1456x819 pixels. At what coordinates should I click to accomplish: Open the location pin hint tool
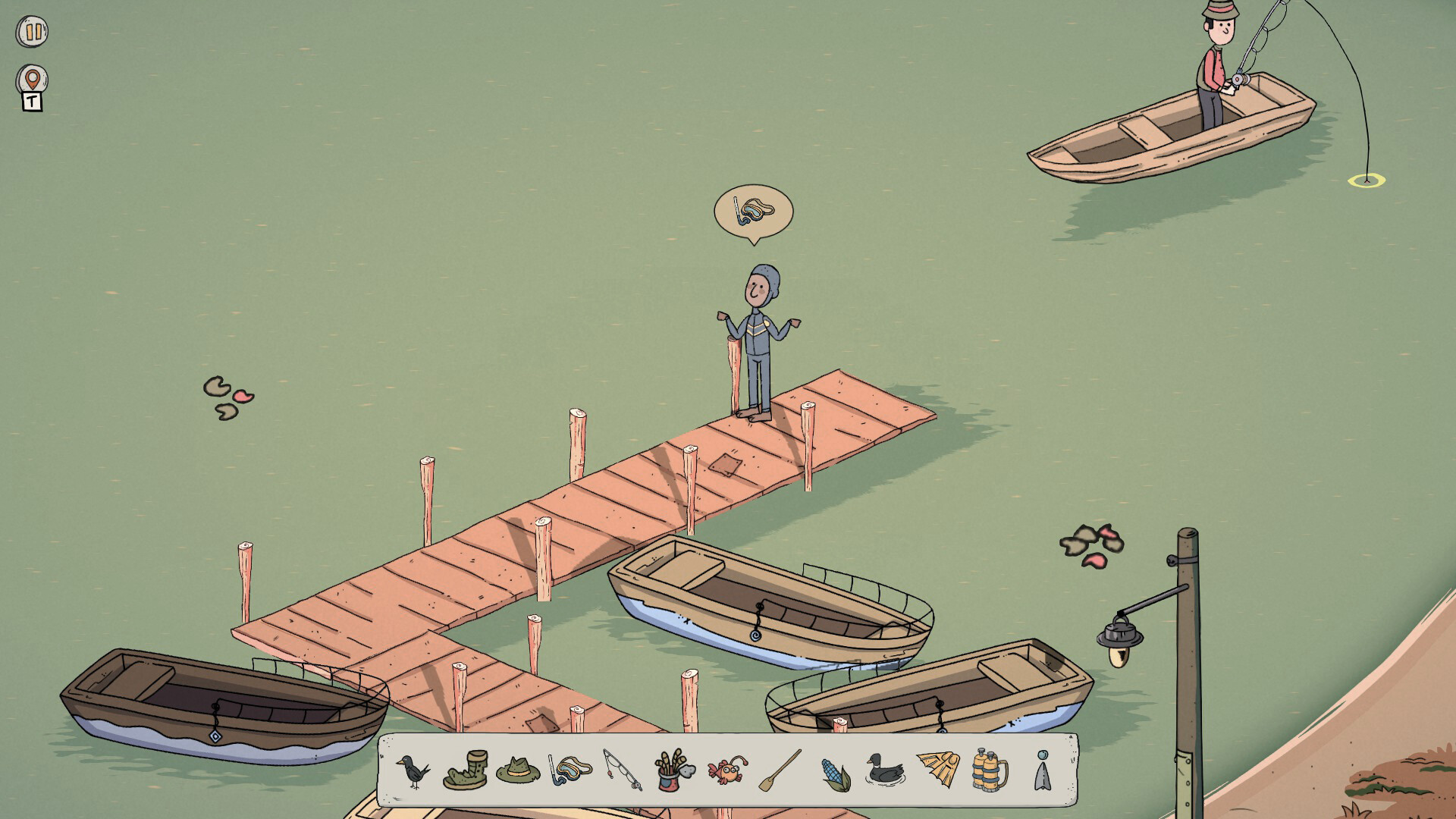click(x=30, y=77)
